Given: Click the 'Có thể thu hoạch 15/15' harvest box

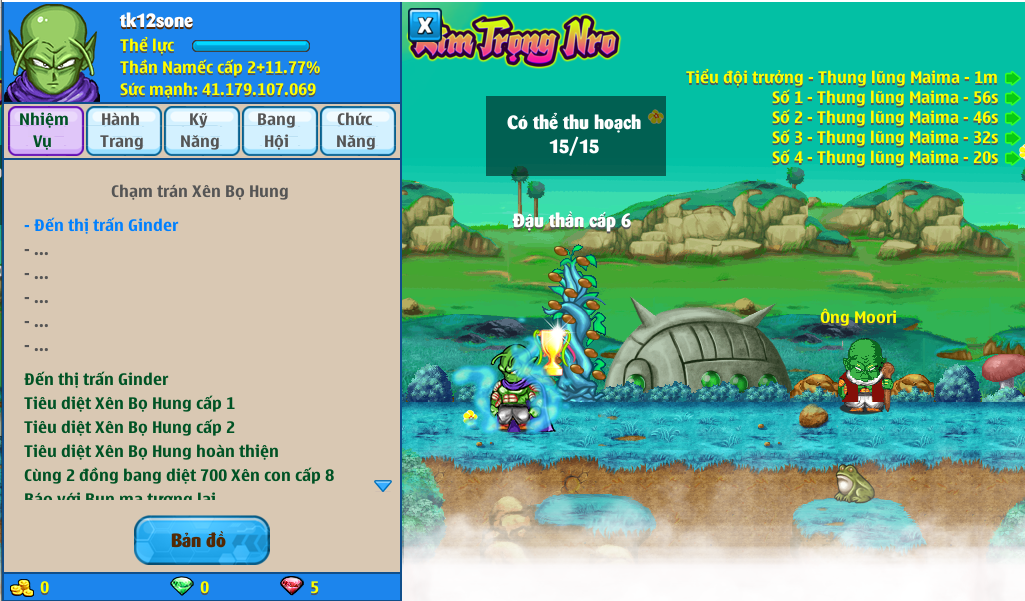Looking at the screenshot, I should tap(574, 135).
